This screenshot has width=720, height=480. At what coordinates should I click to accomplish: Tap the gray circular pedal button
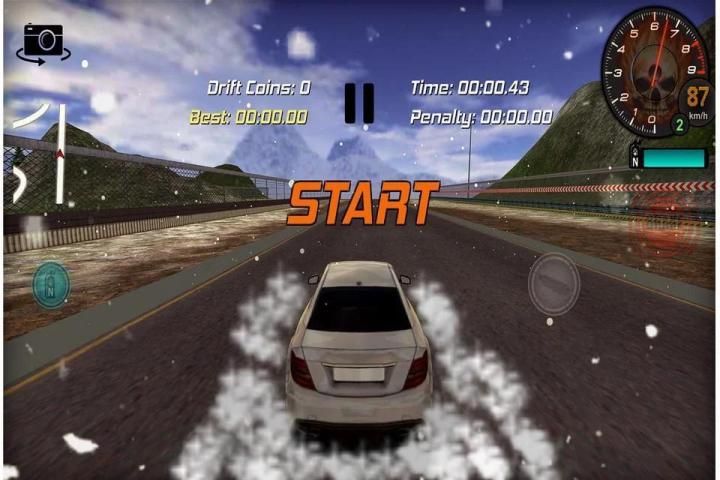tap(553, 283)
